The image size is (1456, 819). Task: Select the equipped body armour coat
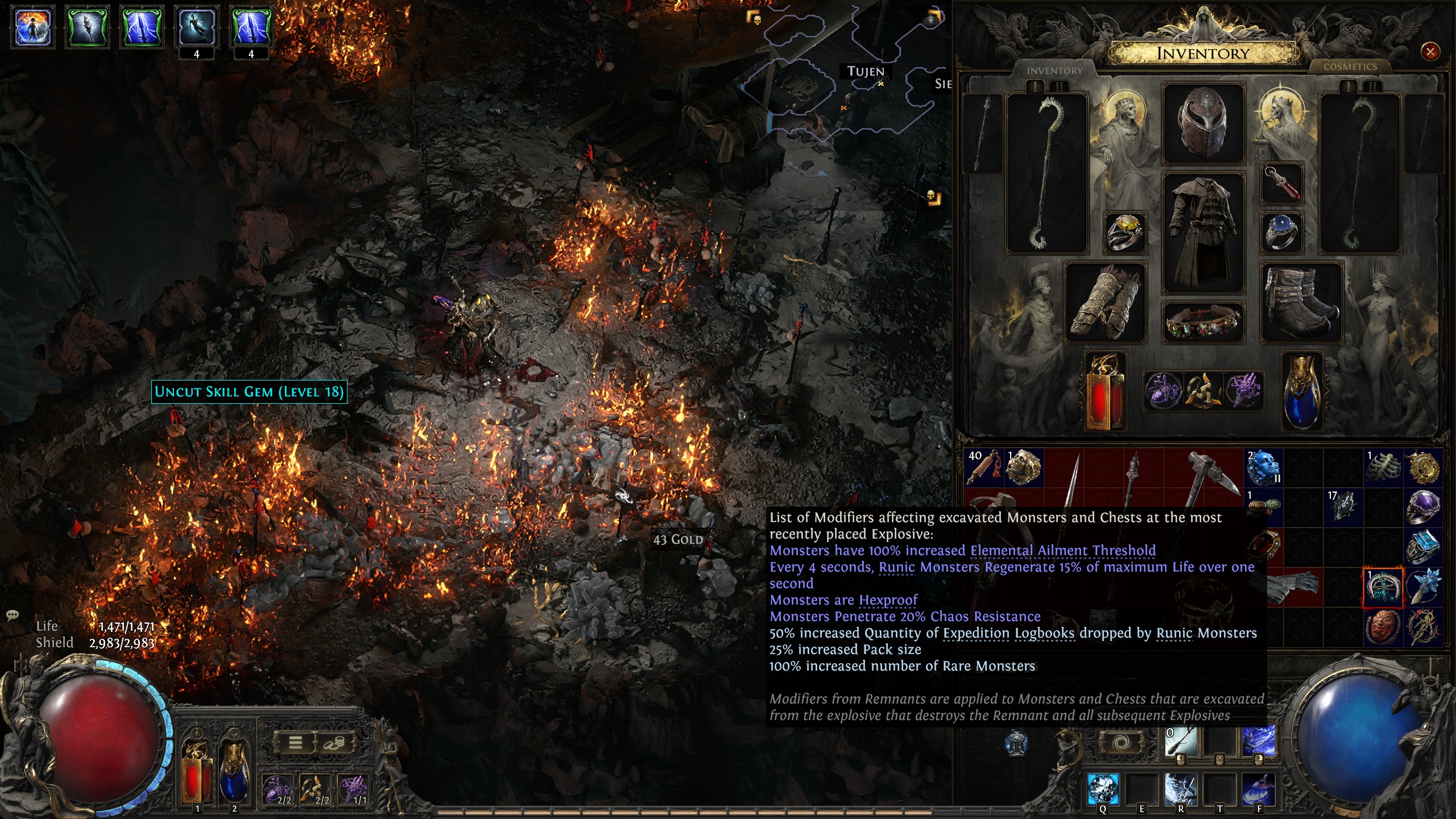tap(1202, 231)
